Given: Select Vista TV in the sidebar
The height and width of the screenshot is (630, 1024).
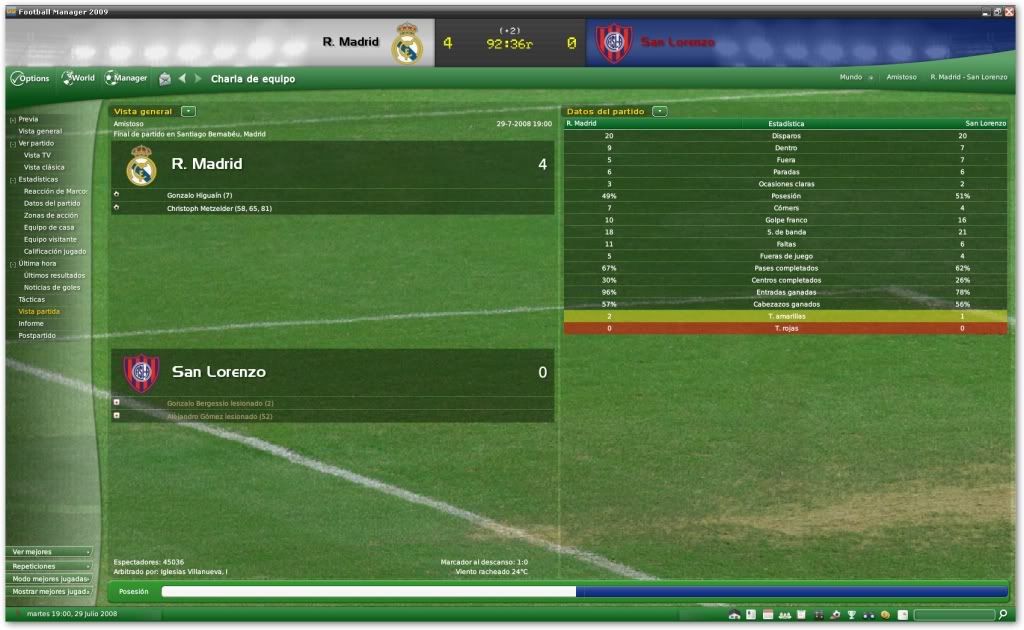Looking at the screenshot, I should pos(37,155).
